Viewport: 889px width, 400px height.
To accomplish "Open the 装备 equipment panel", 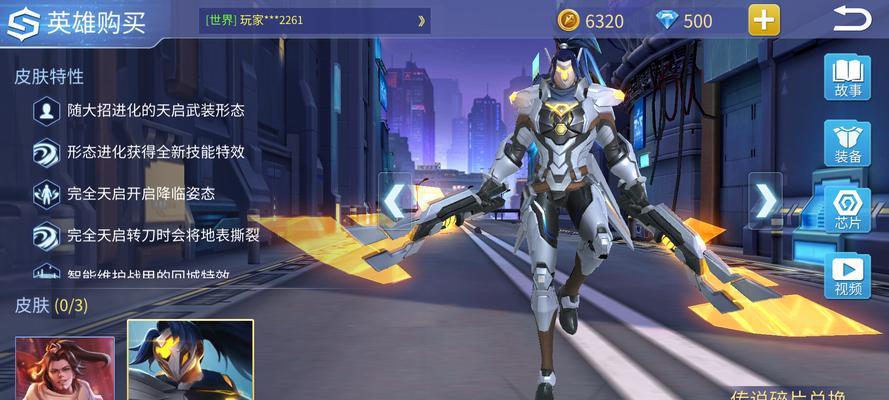I will (x=847, y=144).
